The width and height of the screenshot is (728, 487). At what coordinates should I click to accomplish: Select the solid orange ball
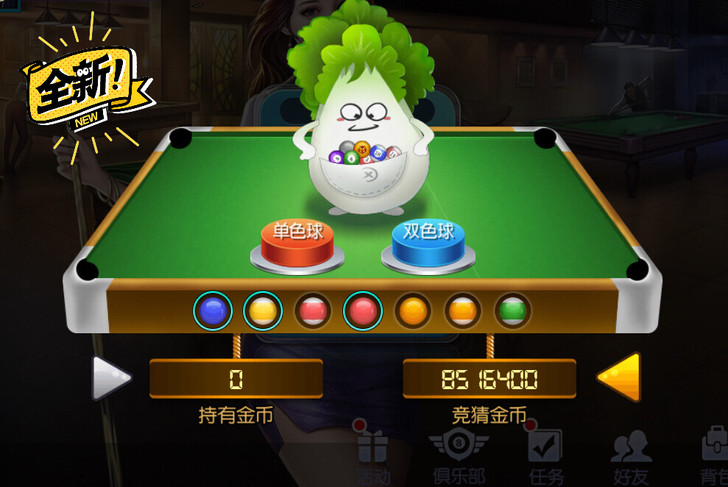coord(412,311)
